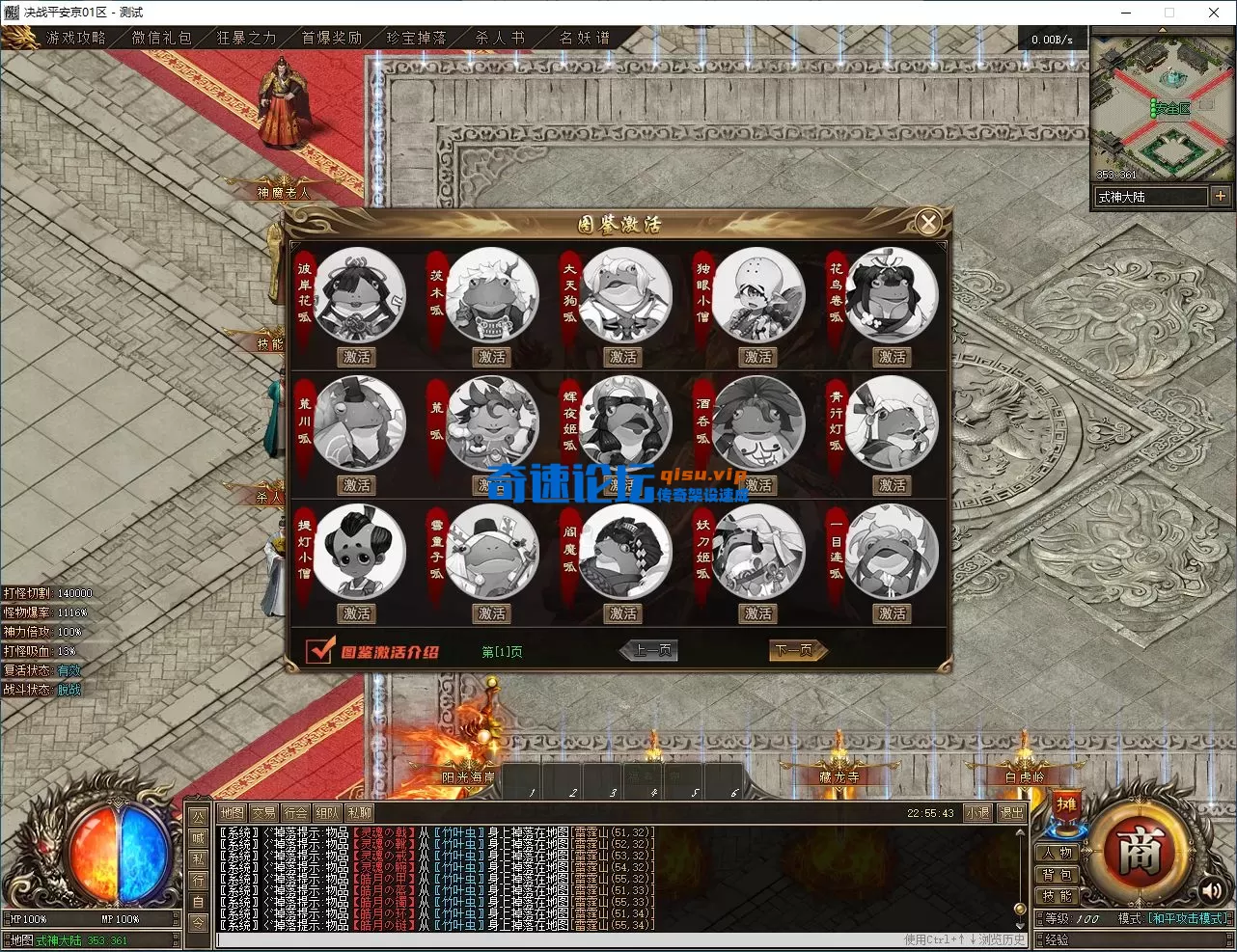This screenshot has width=1237, height=952.
Task: Go to next page with 下一页
Action: 795,651
